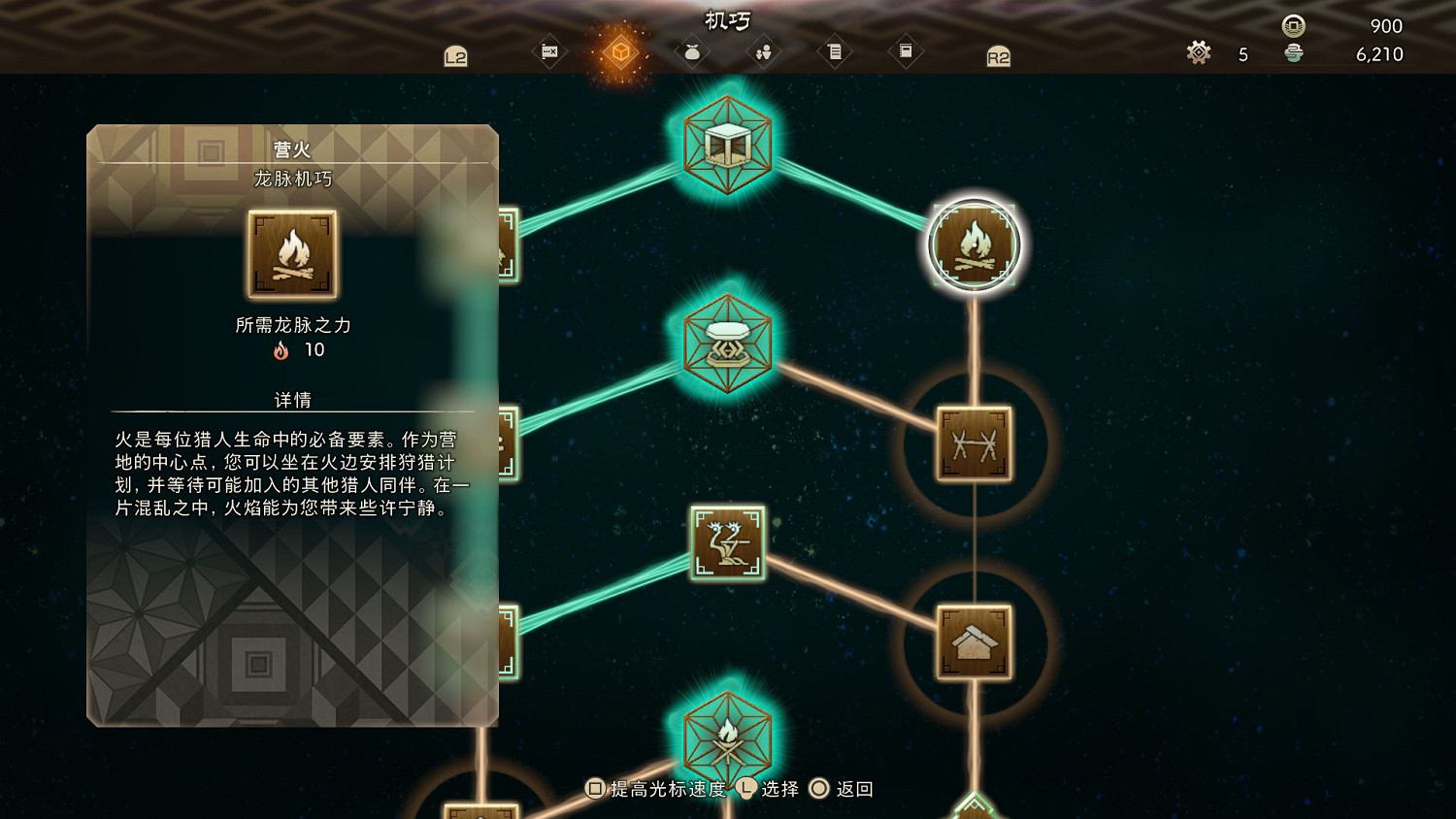Select the tent karakuri node
This screenshot has width=1456, height=819.
coord(974,642)
